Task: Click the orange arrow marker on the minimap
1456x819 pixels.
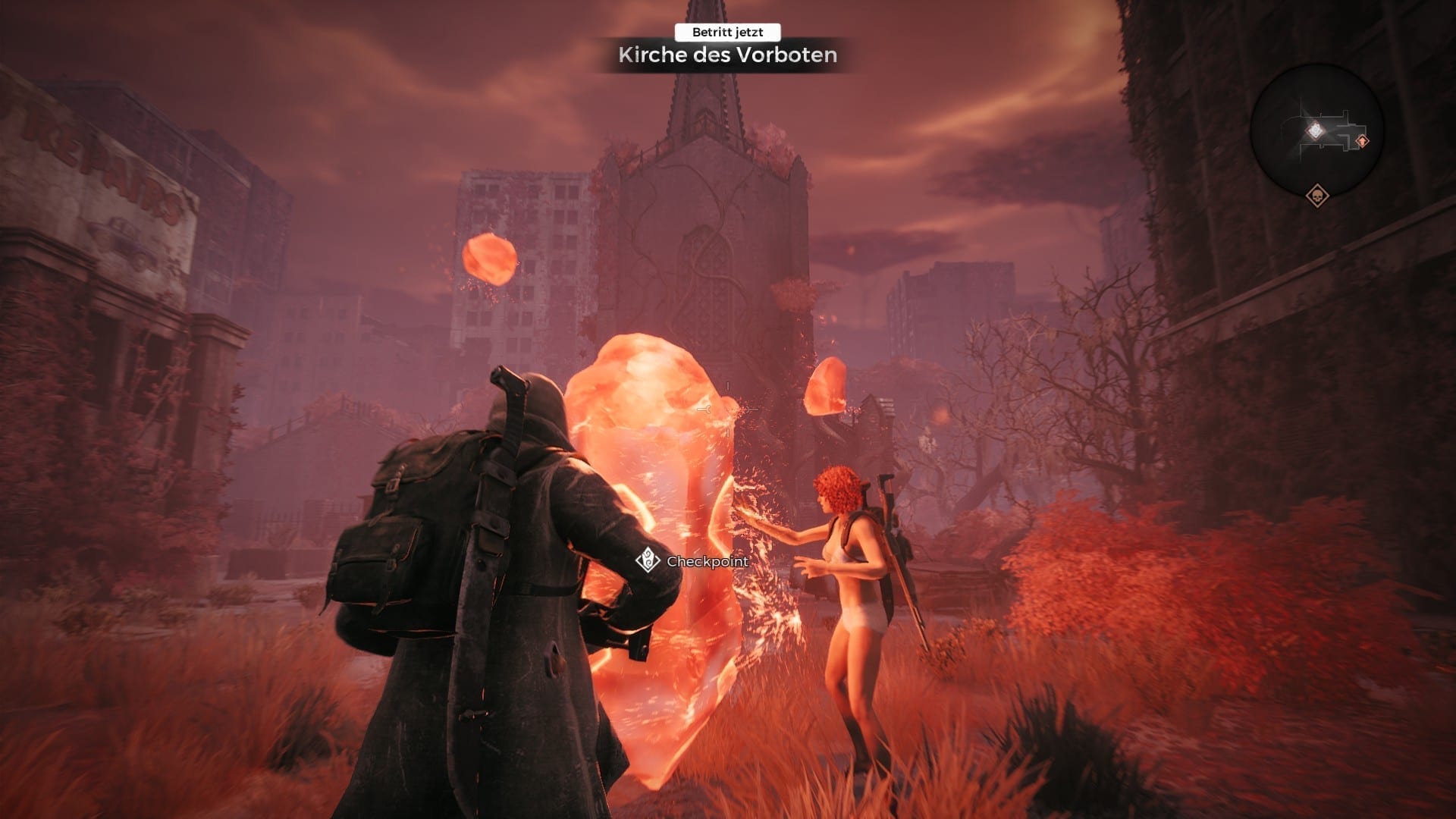Action: tap(1363, 141)
